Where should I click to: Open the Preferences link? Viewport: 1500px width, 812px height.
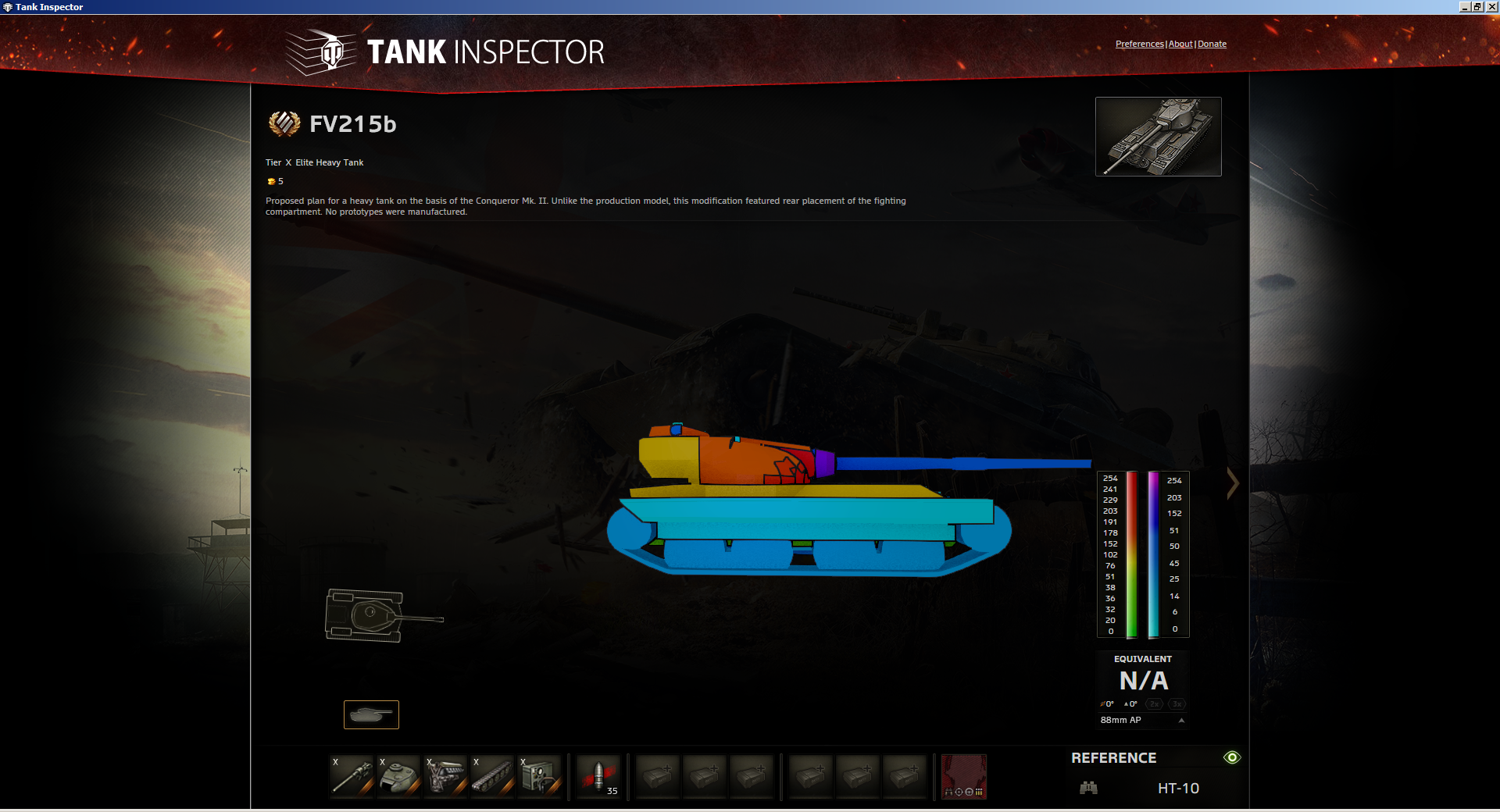tap(1139, 44)
